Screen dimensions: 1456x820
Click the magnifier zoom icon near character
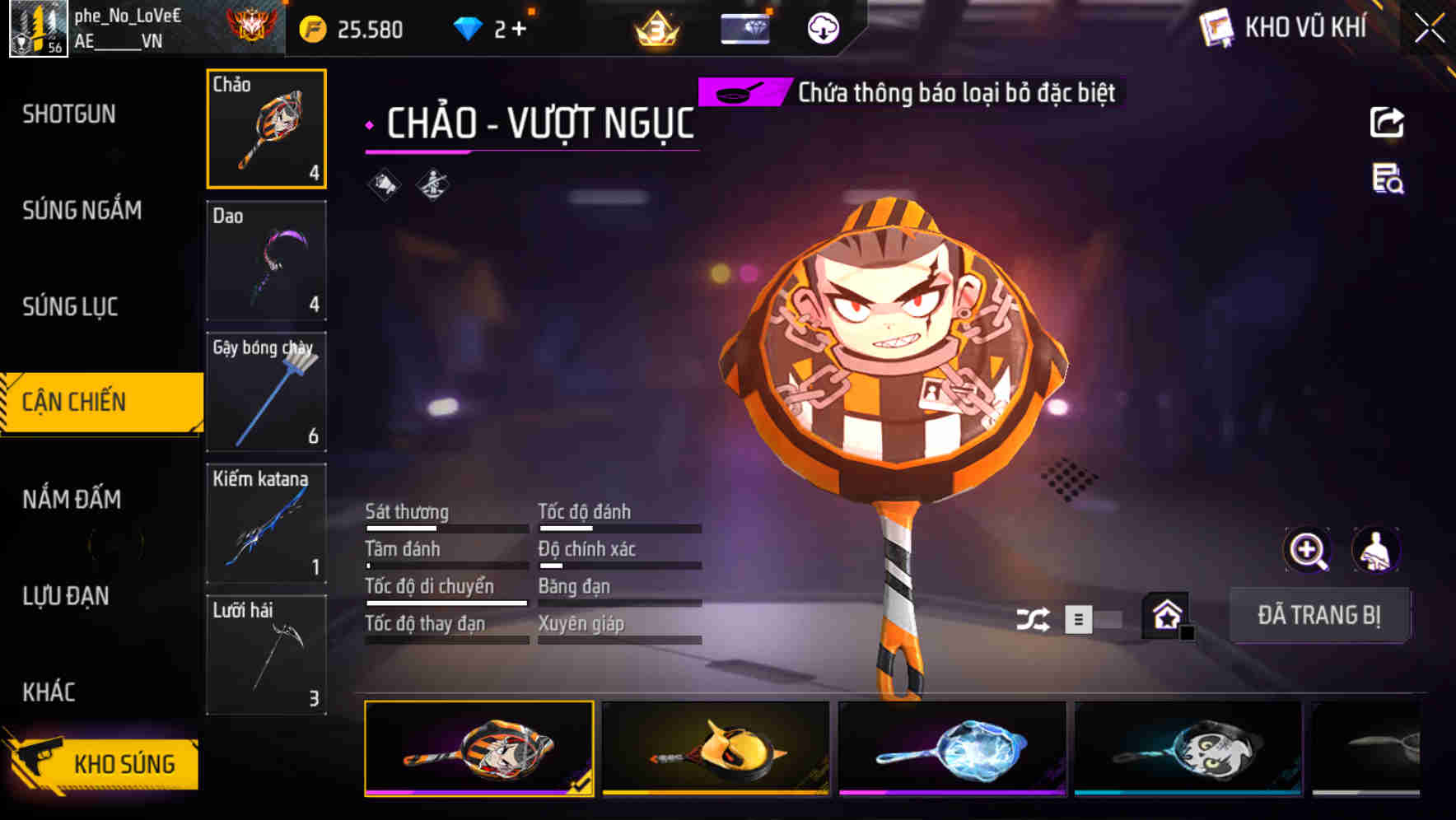1308,550
